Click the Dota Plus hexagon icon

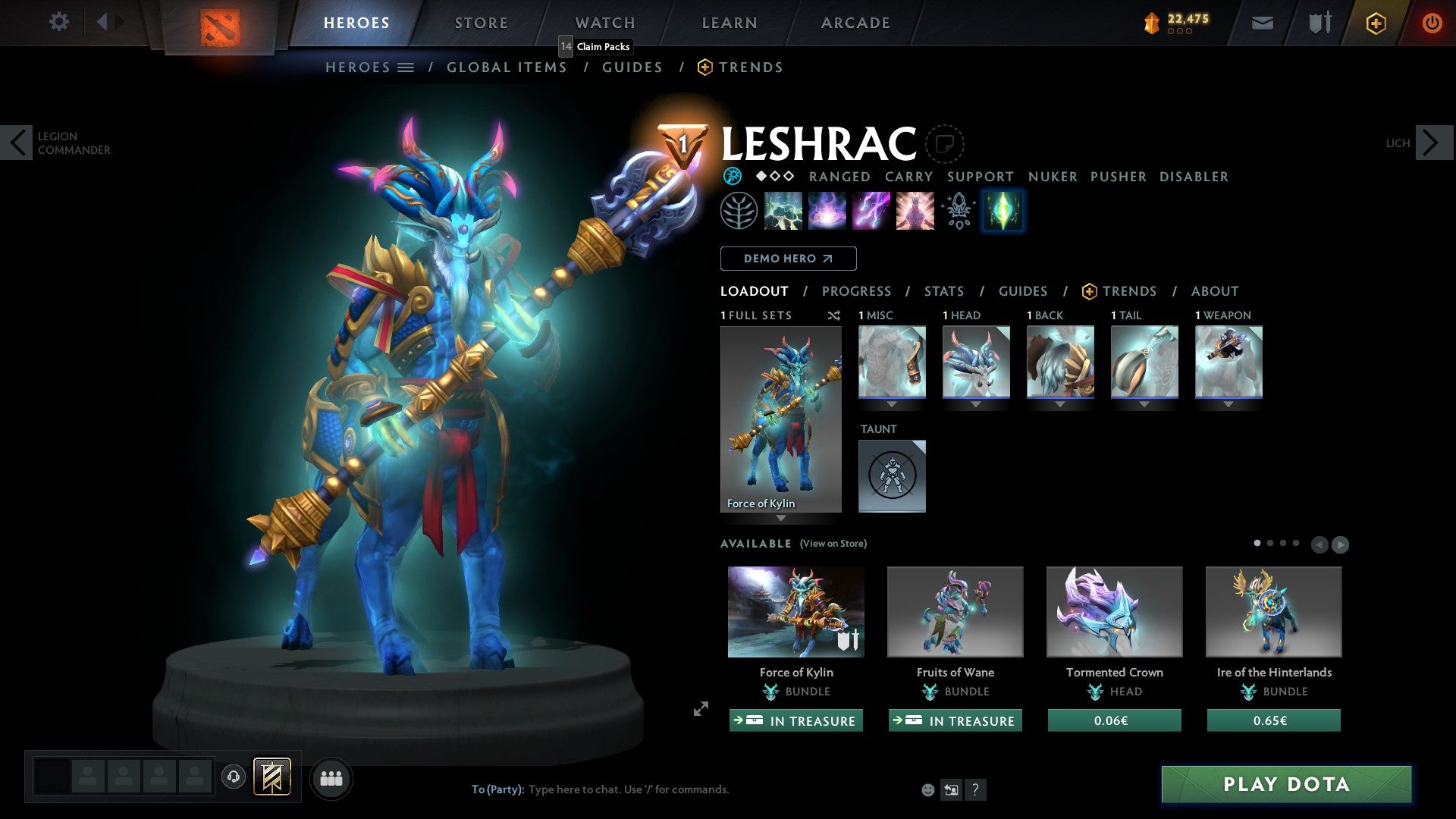tap(1375, 23)
